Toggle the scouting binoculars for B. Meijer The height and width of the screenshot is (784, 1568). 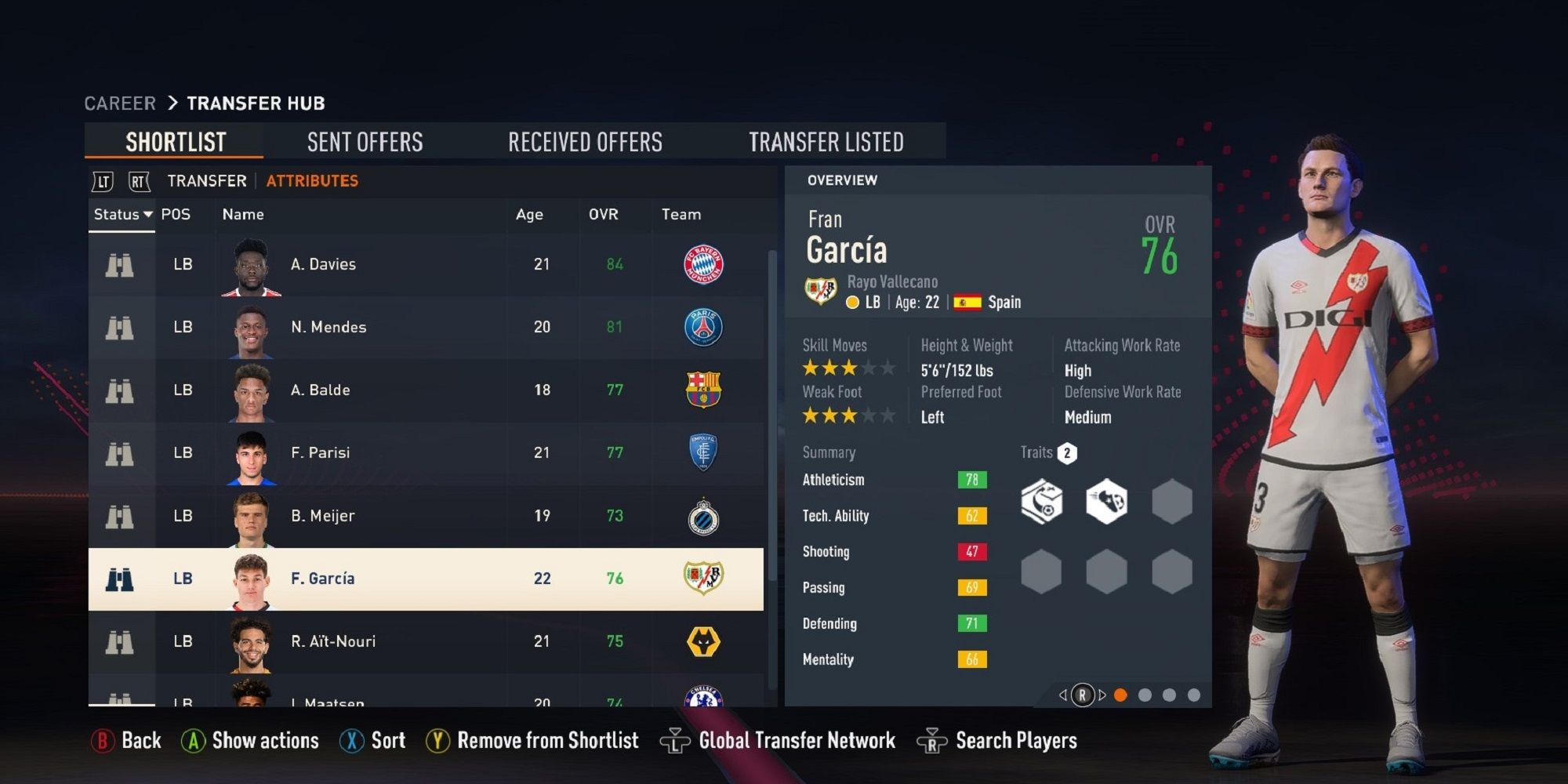[121, 516]
